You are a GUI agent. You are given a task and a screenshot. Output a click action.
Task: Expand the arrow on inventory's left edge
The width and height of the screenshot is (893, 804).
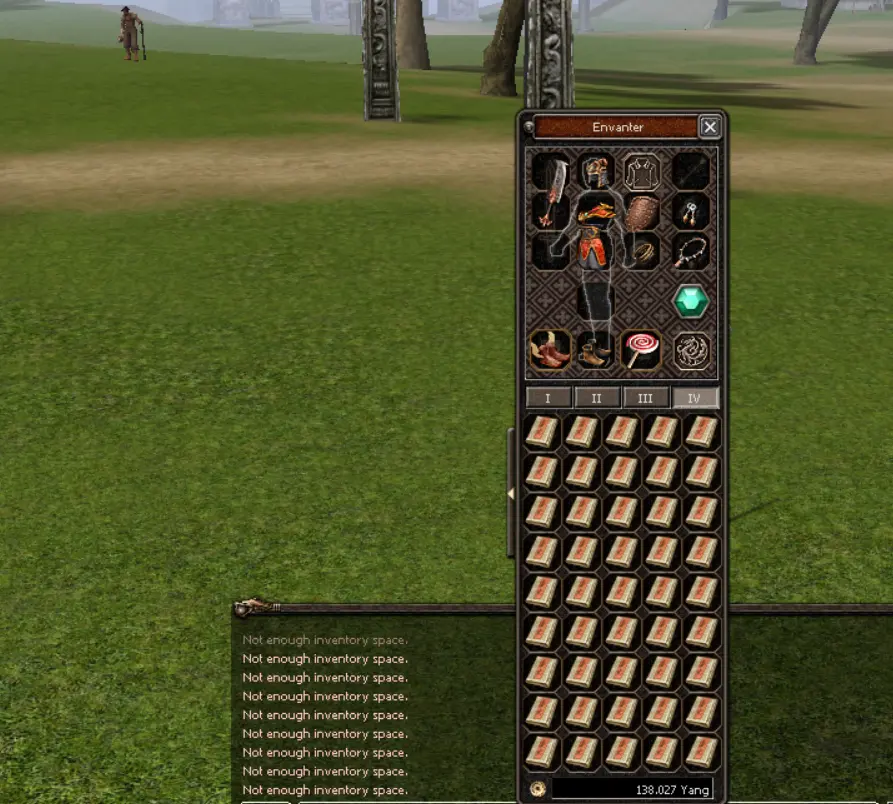click(512, 494)
